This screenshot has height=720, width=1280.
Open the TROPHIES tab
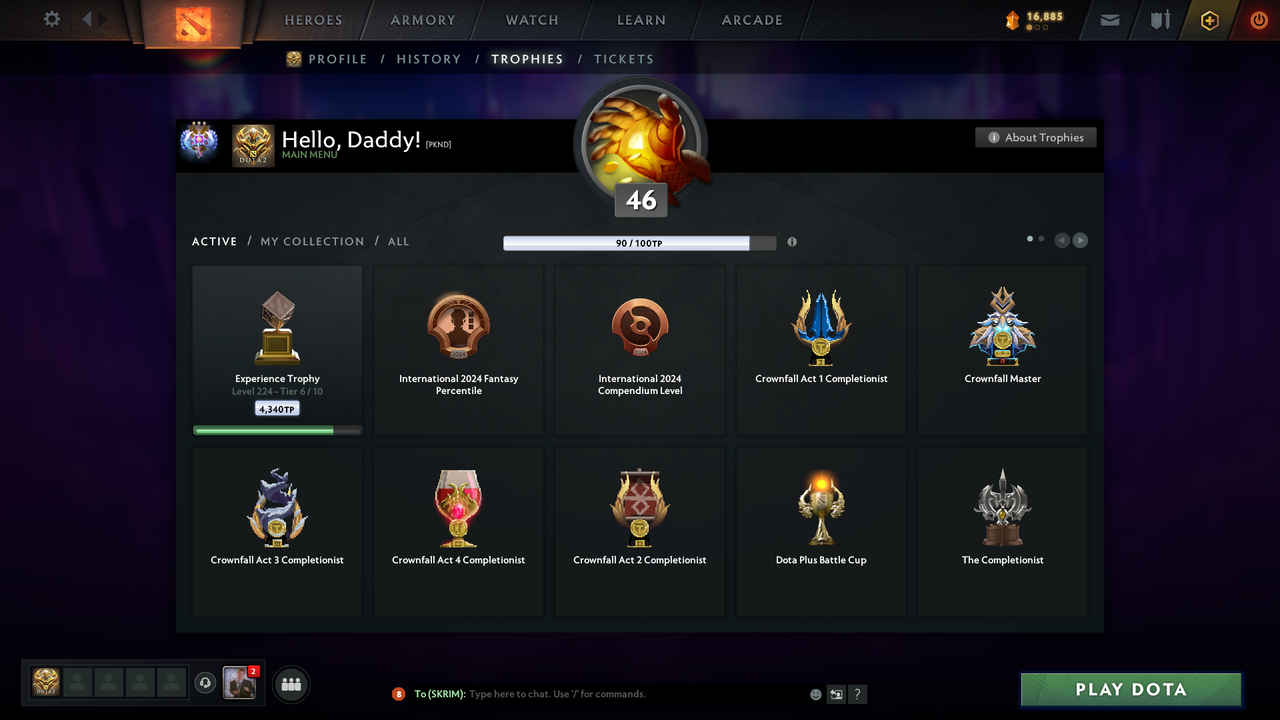[527, 59]
